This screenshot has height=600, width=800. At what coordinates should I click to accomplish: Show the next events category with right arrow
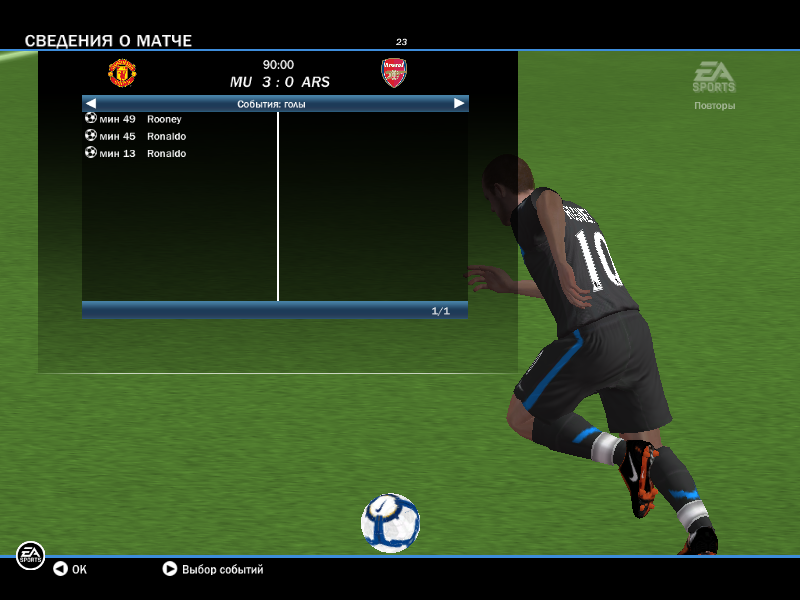tap(459, 103)
